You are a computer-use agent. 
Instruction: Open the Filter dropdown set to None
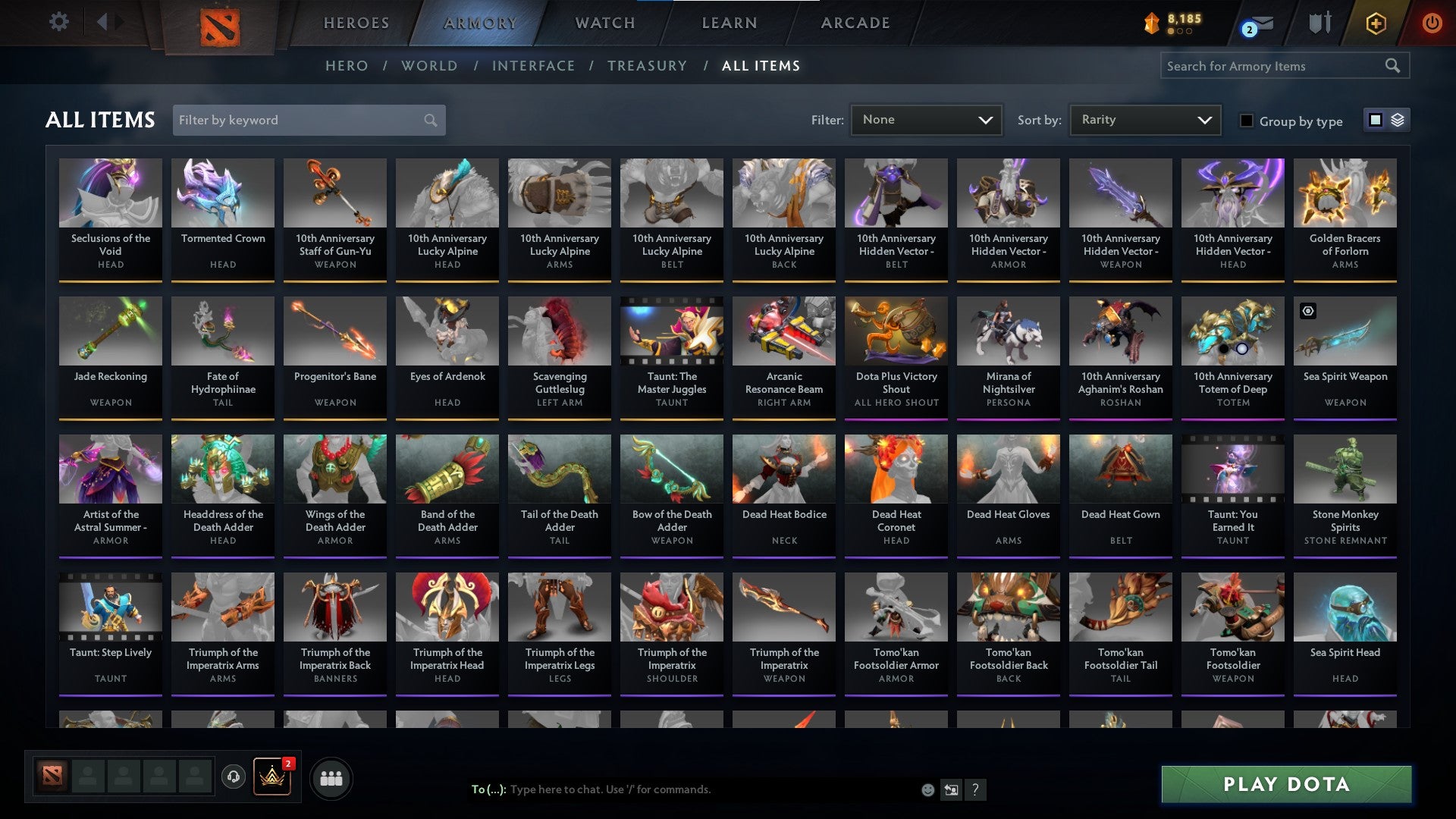point(926,120)
